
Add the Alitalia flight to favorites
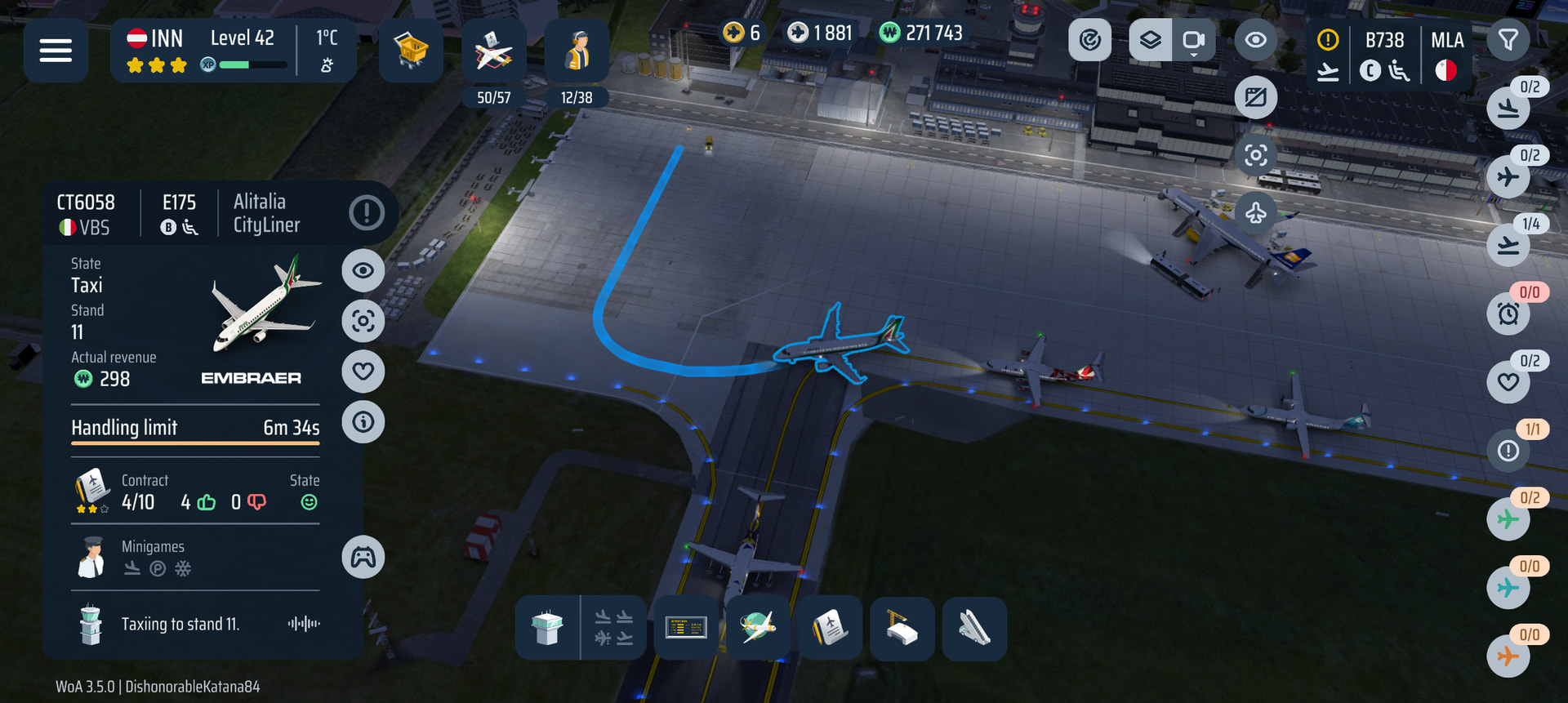pyautogui.click(x=363, y=372)
